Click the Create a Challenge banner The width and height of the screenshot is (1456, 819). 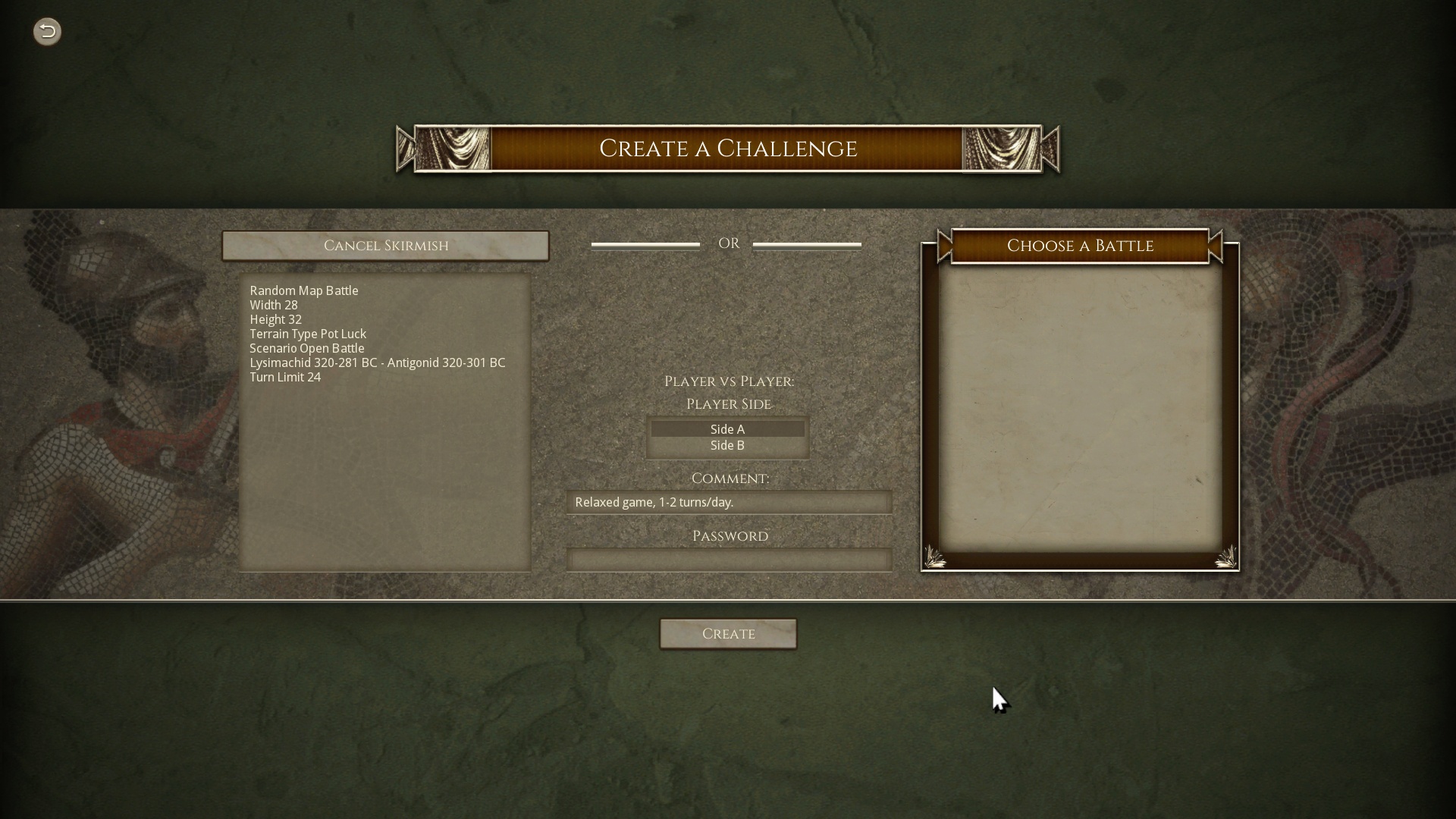[728, 149]
